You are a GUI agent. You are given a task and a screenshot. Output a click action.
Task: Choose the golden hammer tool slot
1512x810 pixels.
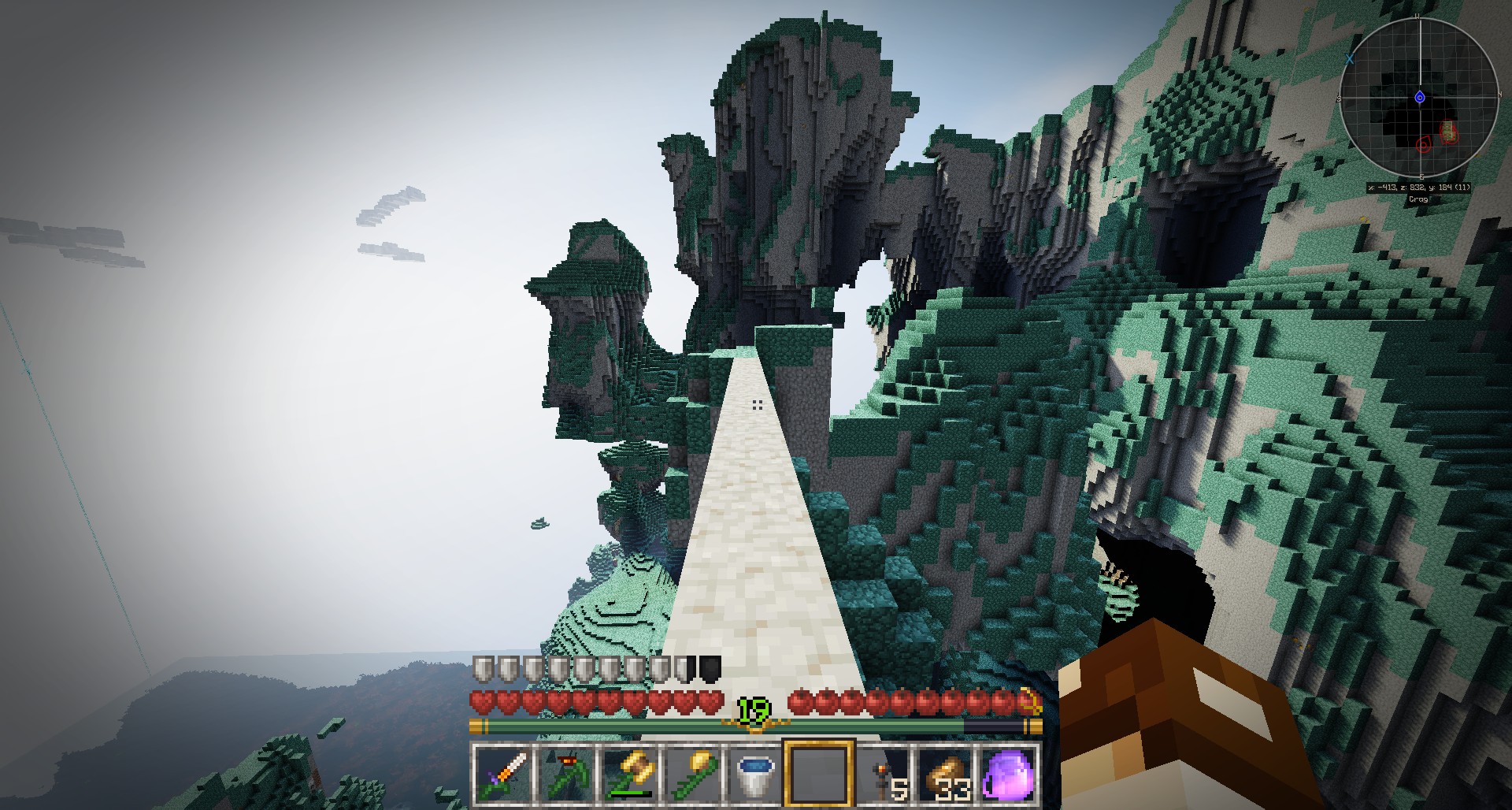pos(630,775)
